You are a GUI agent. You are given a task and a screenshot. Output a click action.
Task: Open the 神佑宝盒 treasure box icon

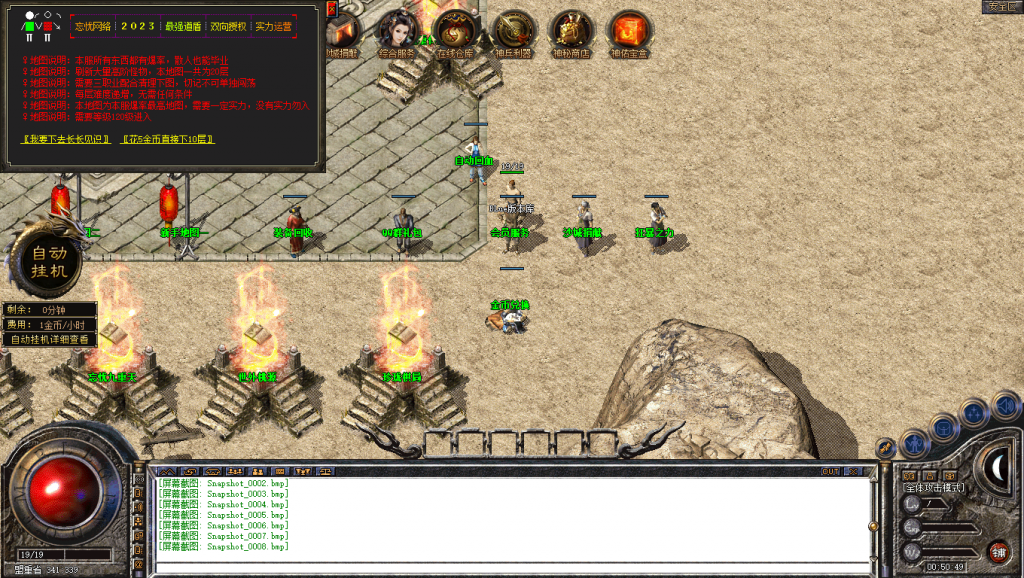629,30
